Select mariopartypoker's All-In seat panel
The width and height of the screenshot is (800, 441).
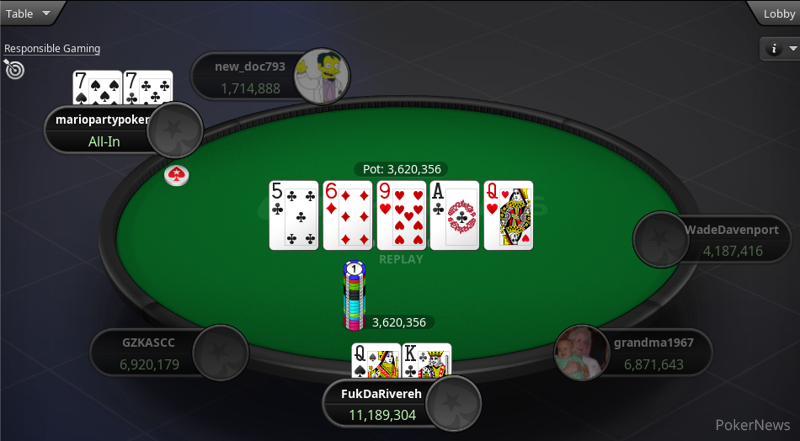click(103, 131)
